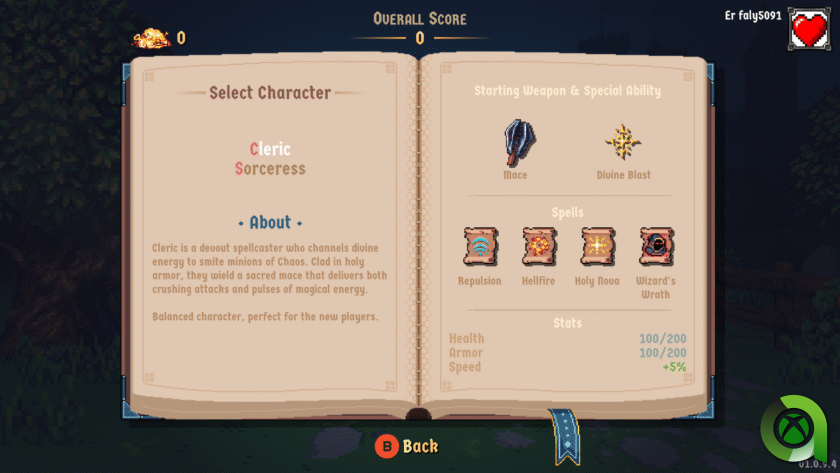This screenshot has width=840, height=473.
Task: Pick the Wizard's Wrath spell scroll
Action: pyautogui.click(x=656, y=246)
